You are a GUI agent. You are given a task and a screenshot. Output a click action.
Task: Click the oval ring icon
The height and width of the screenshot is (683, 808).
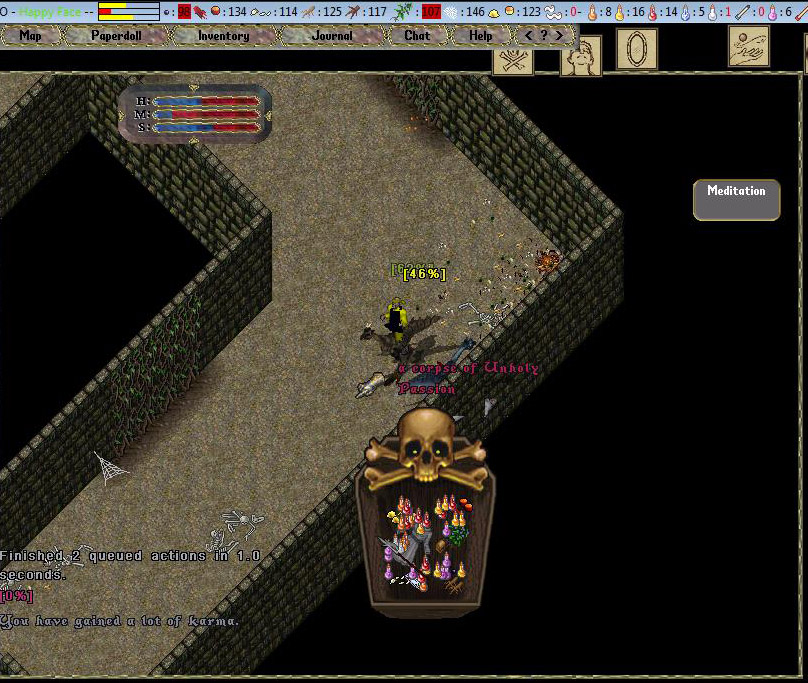[x=637, y=48]
